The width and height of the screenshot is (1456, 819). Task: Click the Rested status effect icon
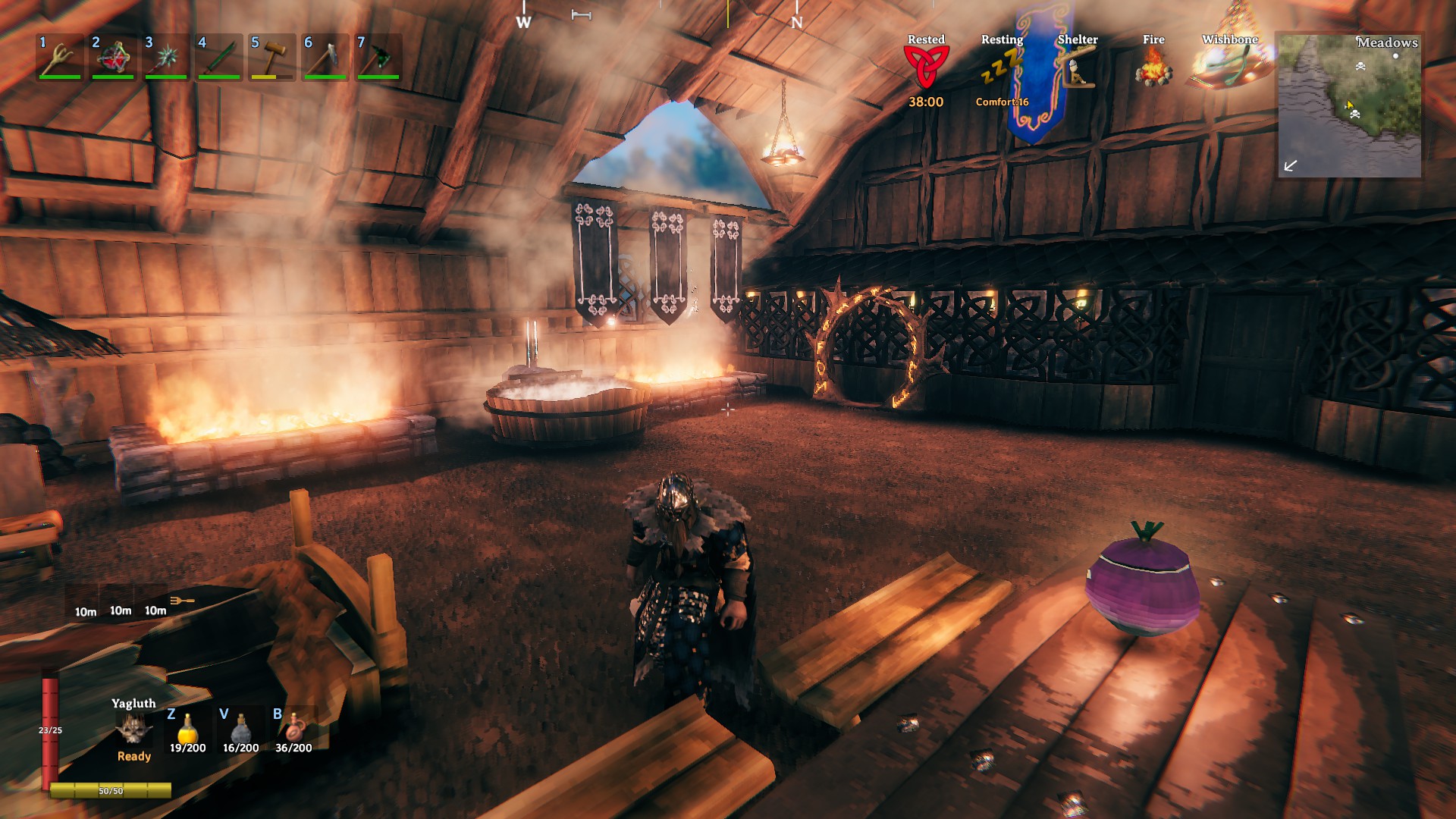(x=926, y=67)
